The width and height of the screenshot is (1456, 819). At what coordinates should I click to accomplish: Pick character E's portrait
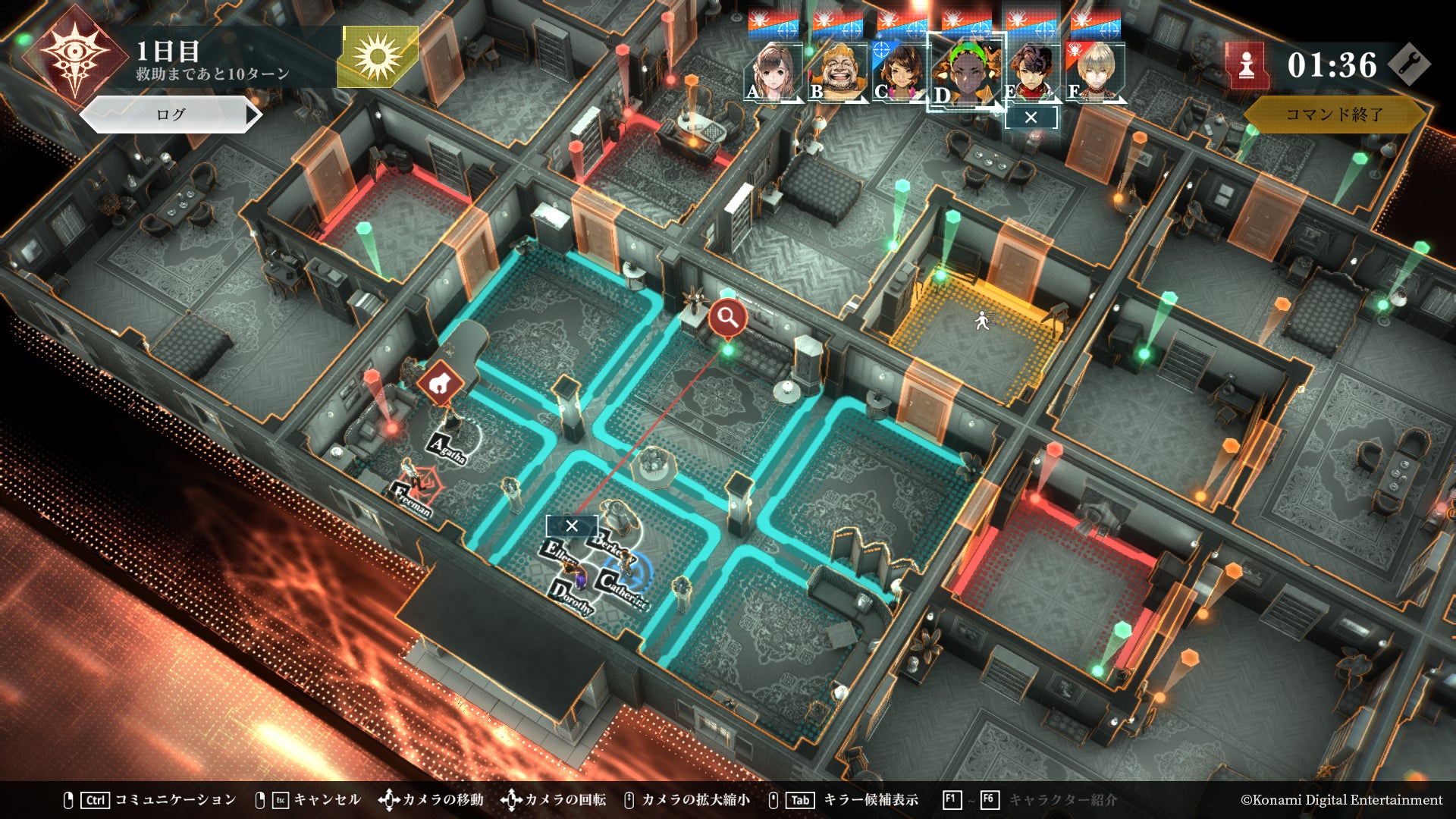pyautogui.click(x=1031, y=72)
